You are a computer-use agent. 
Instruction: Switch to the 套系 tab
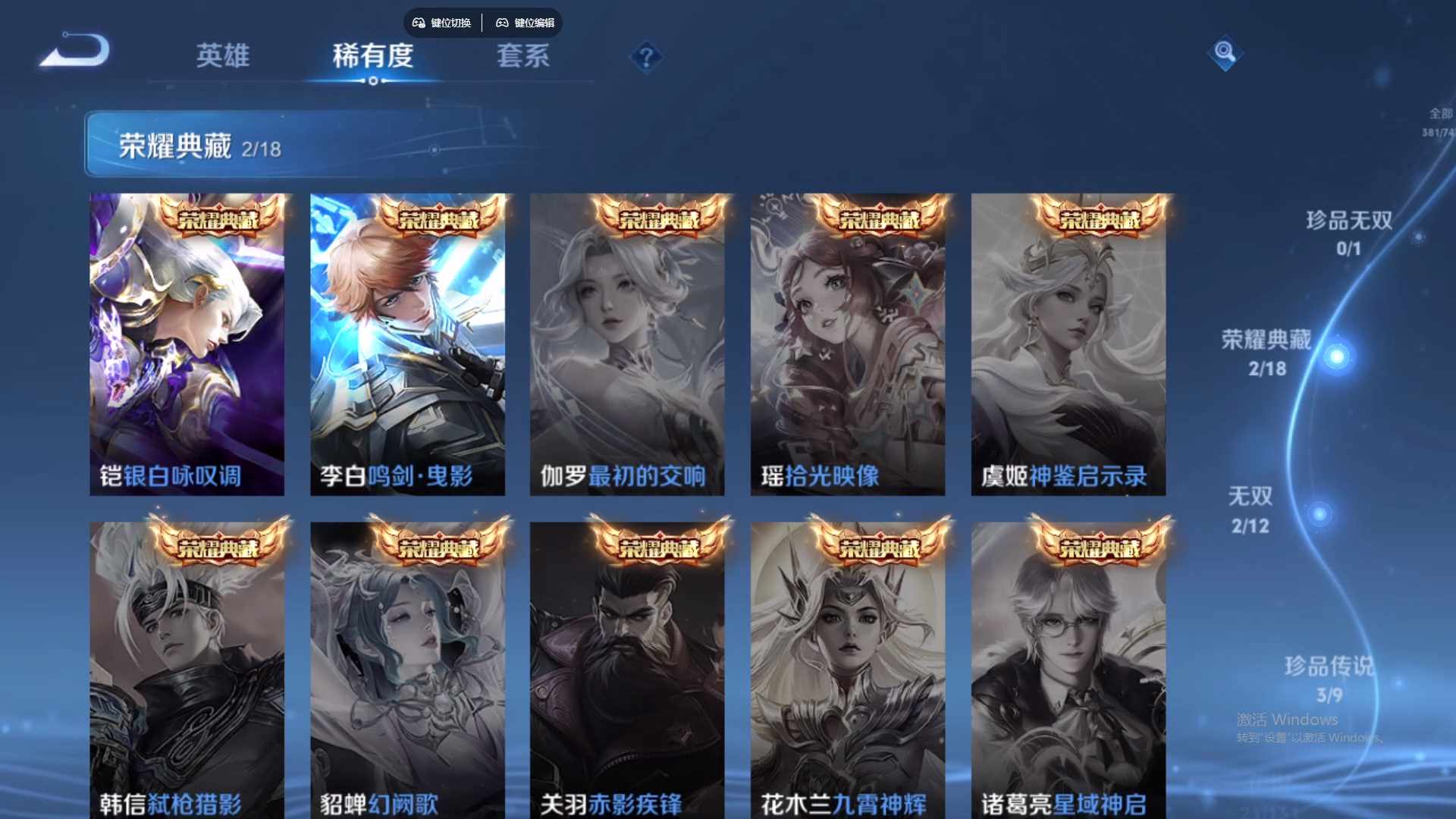[522, 56]
